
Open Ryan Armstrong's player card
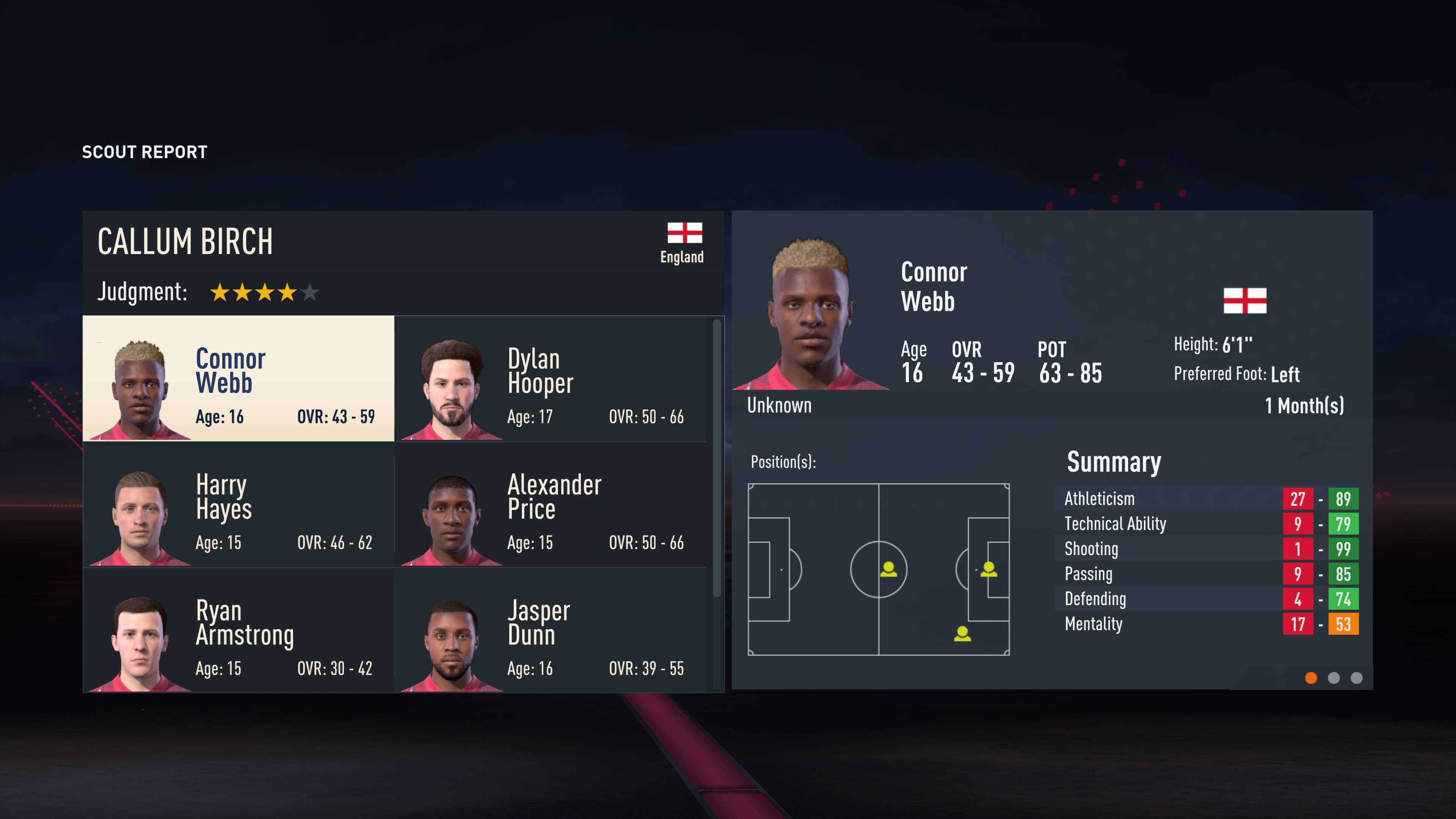point(238,630)
